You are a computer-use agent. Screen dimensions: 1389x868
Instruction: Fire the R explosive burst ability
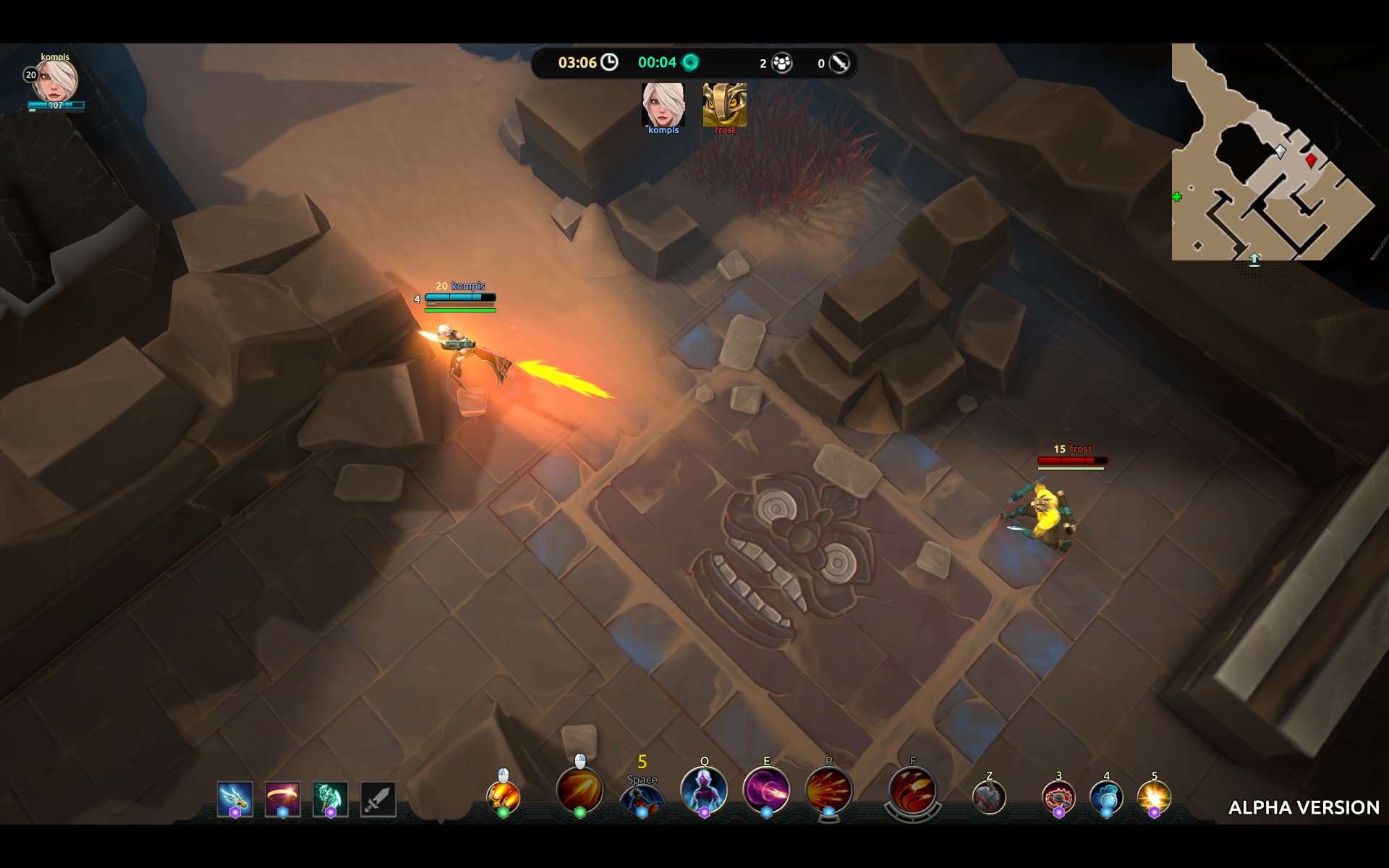coord(828,790)
